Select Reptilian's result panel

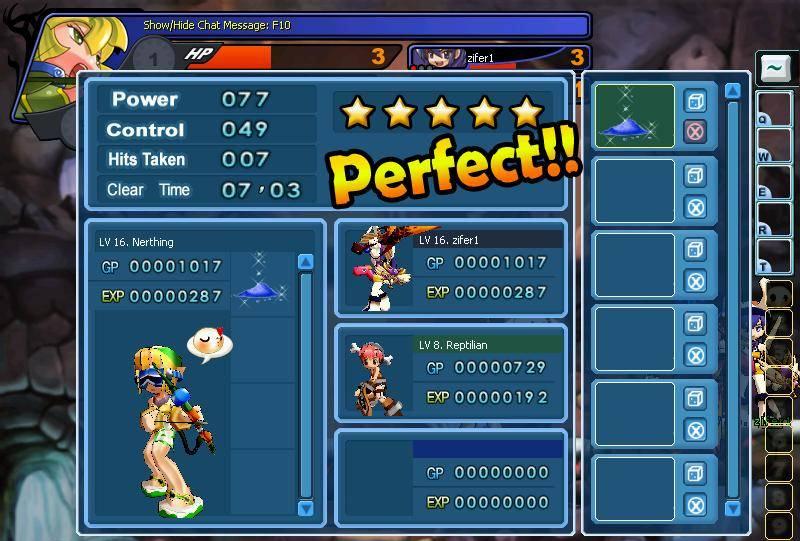pos(451,372)
